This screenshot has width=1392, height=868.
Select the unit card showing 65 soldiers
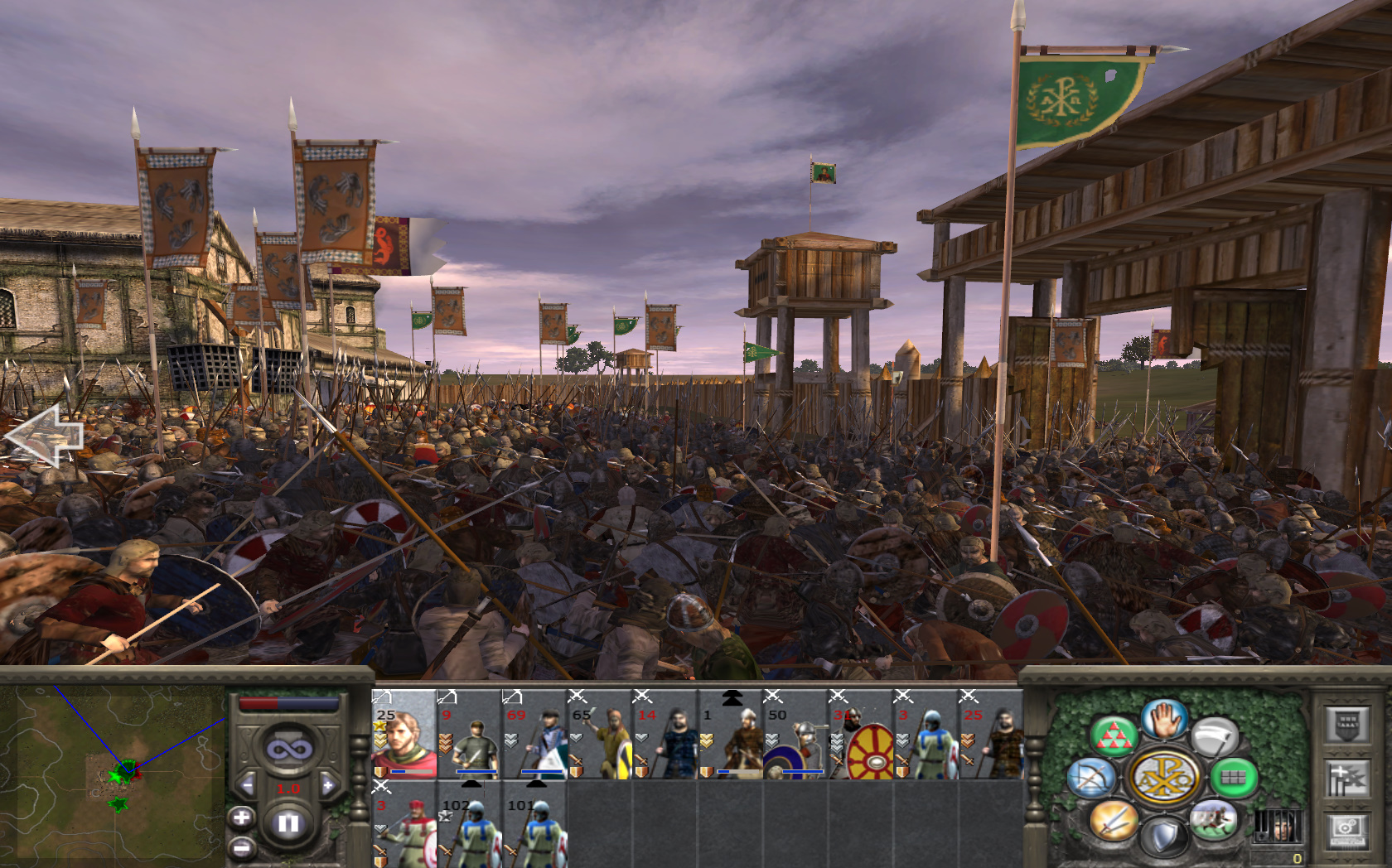point(599,735)
